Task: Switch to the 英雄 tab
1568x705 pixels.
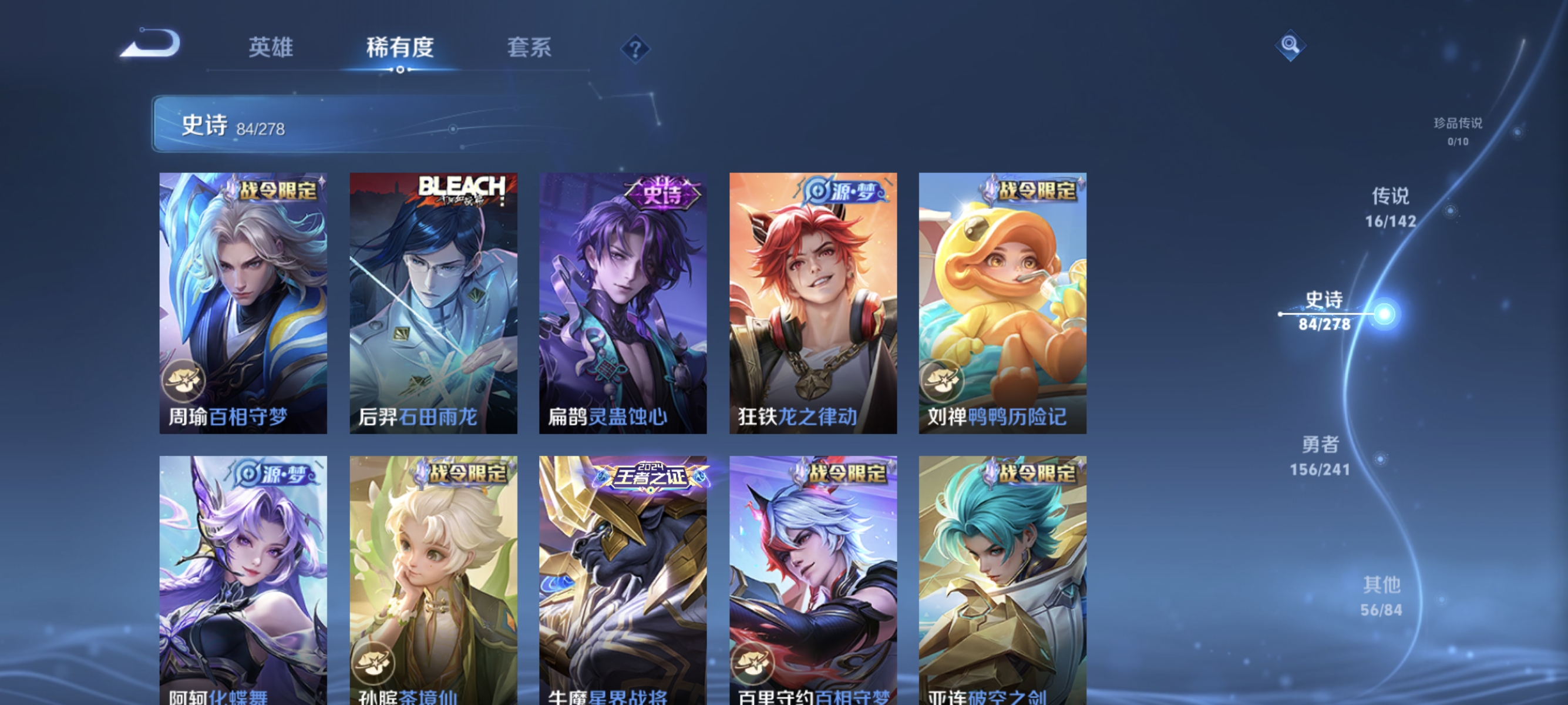Action: click(271, 49)
